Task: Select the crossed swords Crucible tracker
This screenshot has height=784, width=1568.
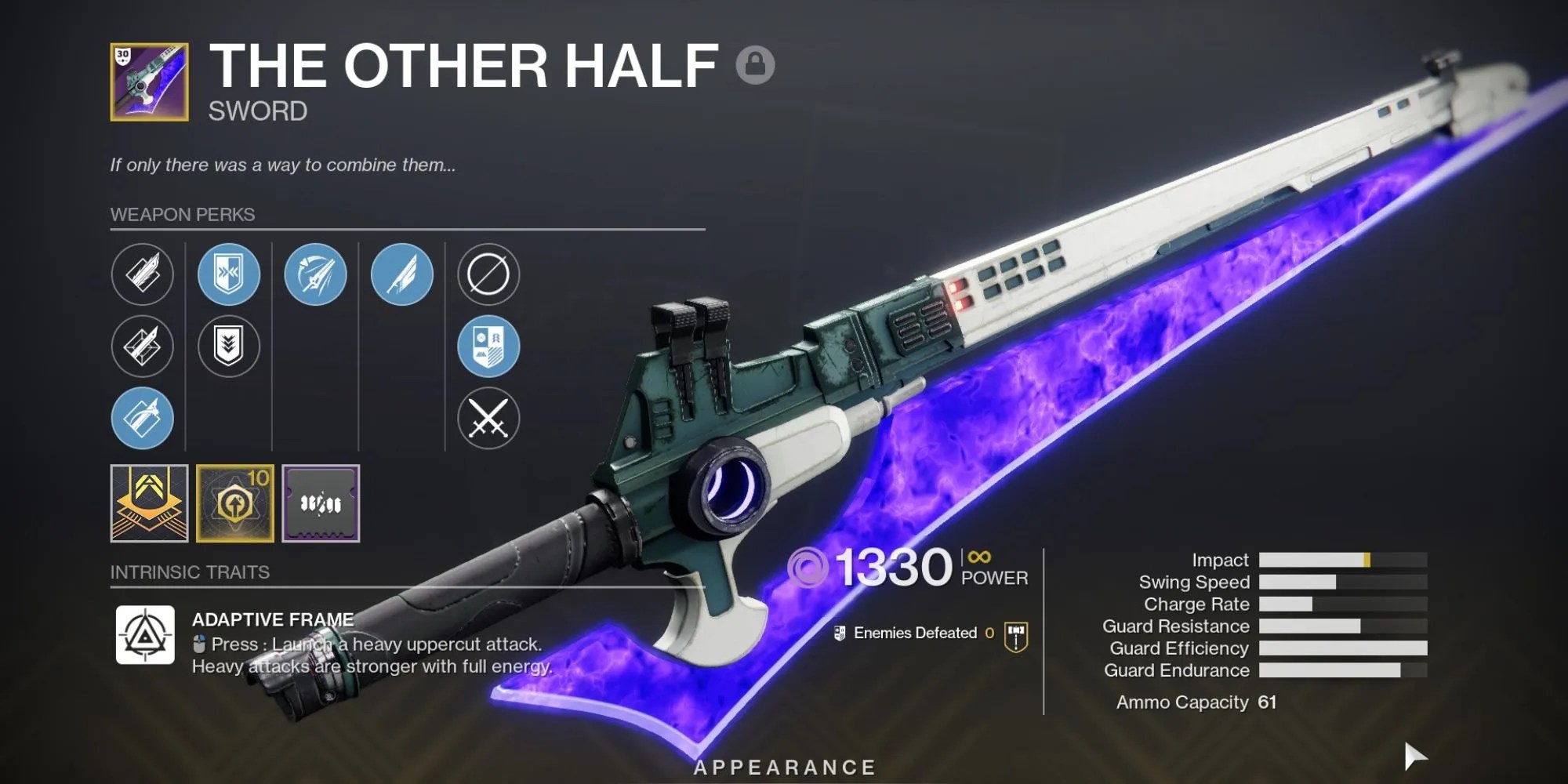Action: click(488, 418)
